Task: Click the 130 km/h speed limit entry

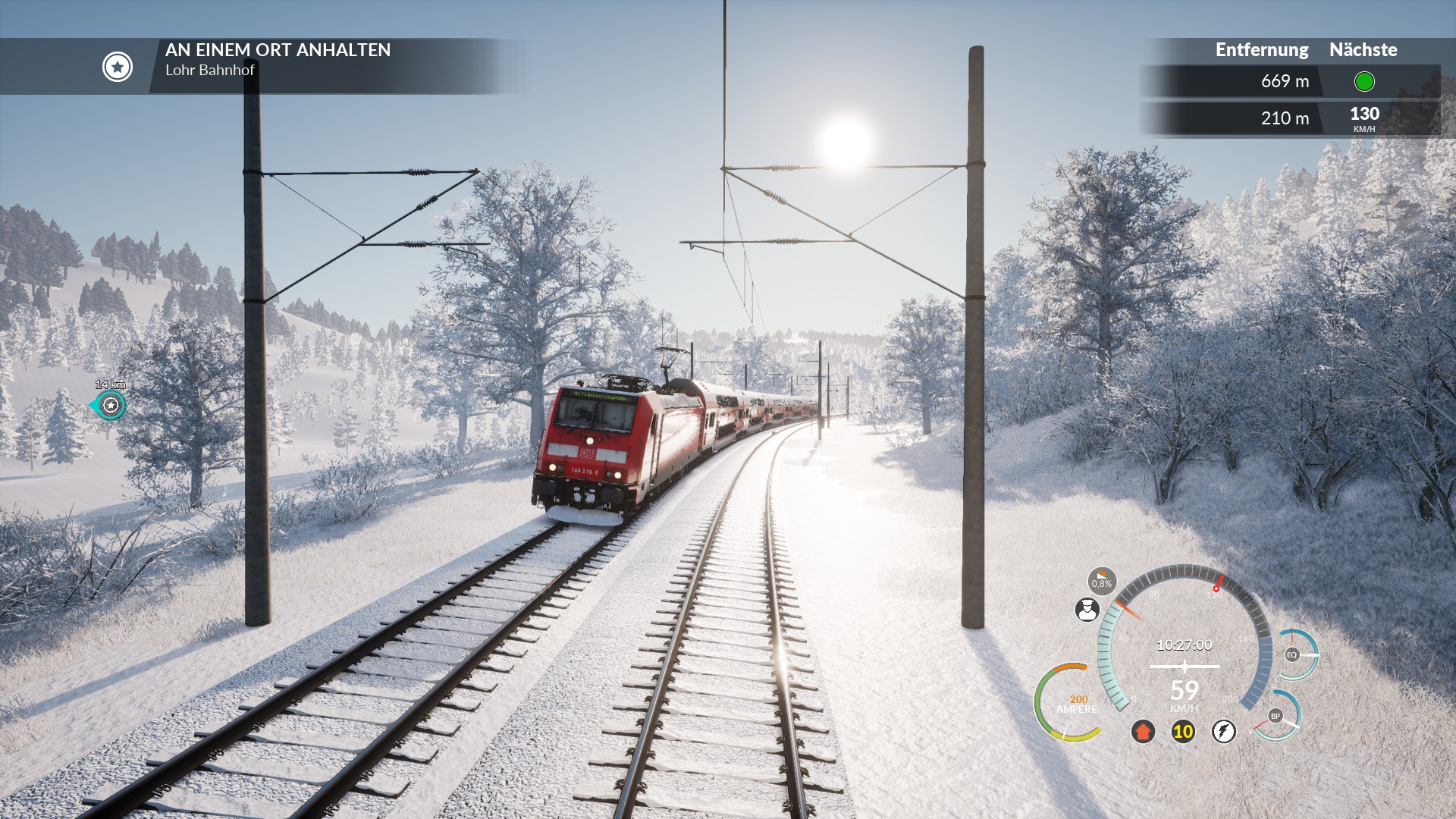Action: point(1363,118)
